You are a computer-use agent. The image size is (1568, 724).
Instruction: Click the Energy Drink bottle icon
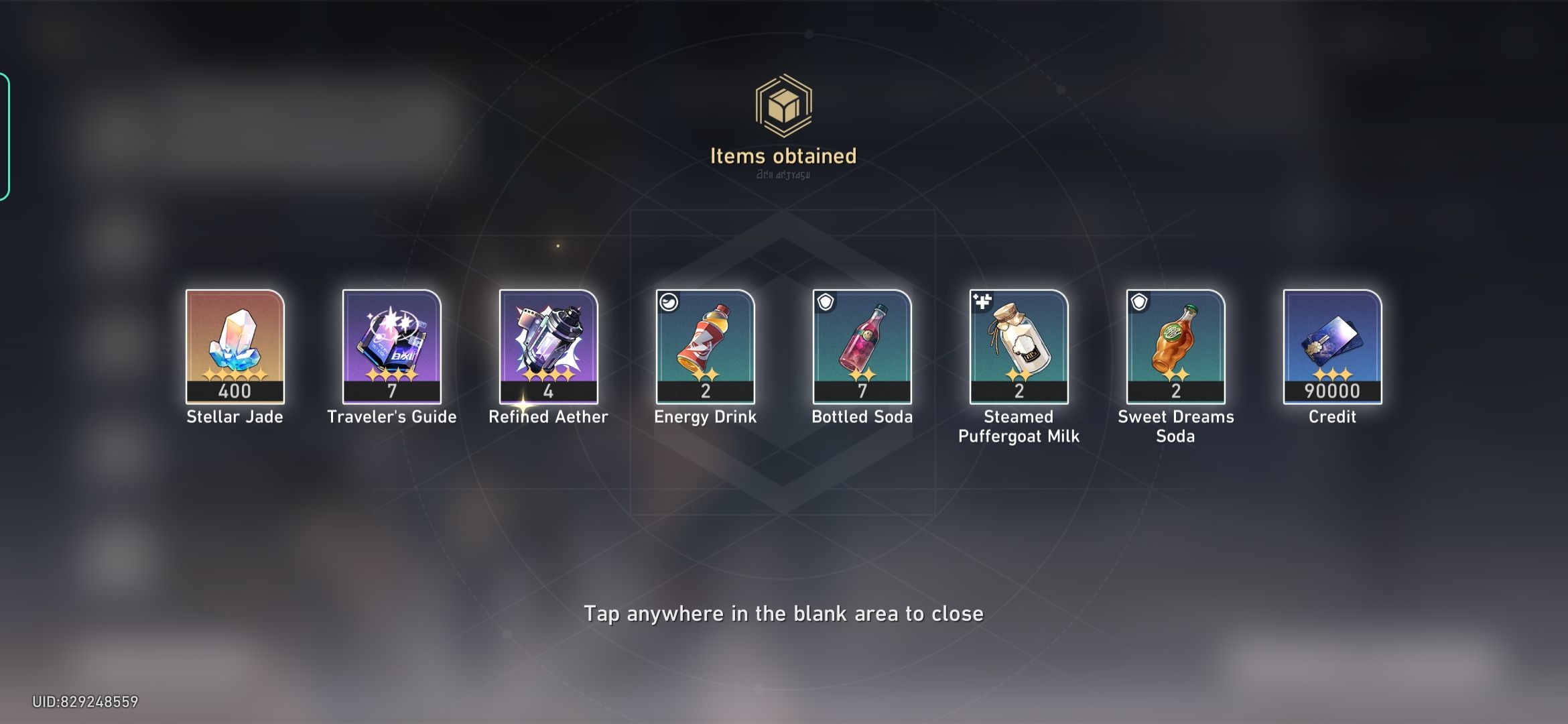pyautogui.click(x=704, y=342)
